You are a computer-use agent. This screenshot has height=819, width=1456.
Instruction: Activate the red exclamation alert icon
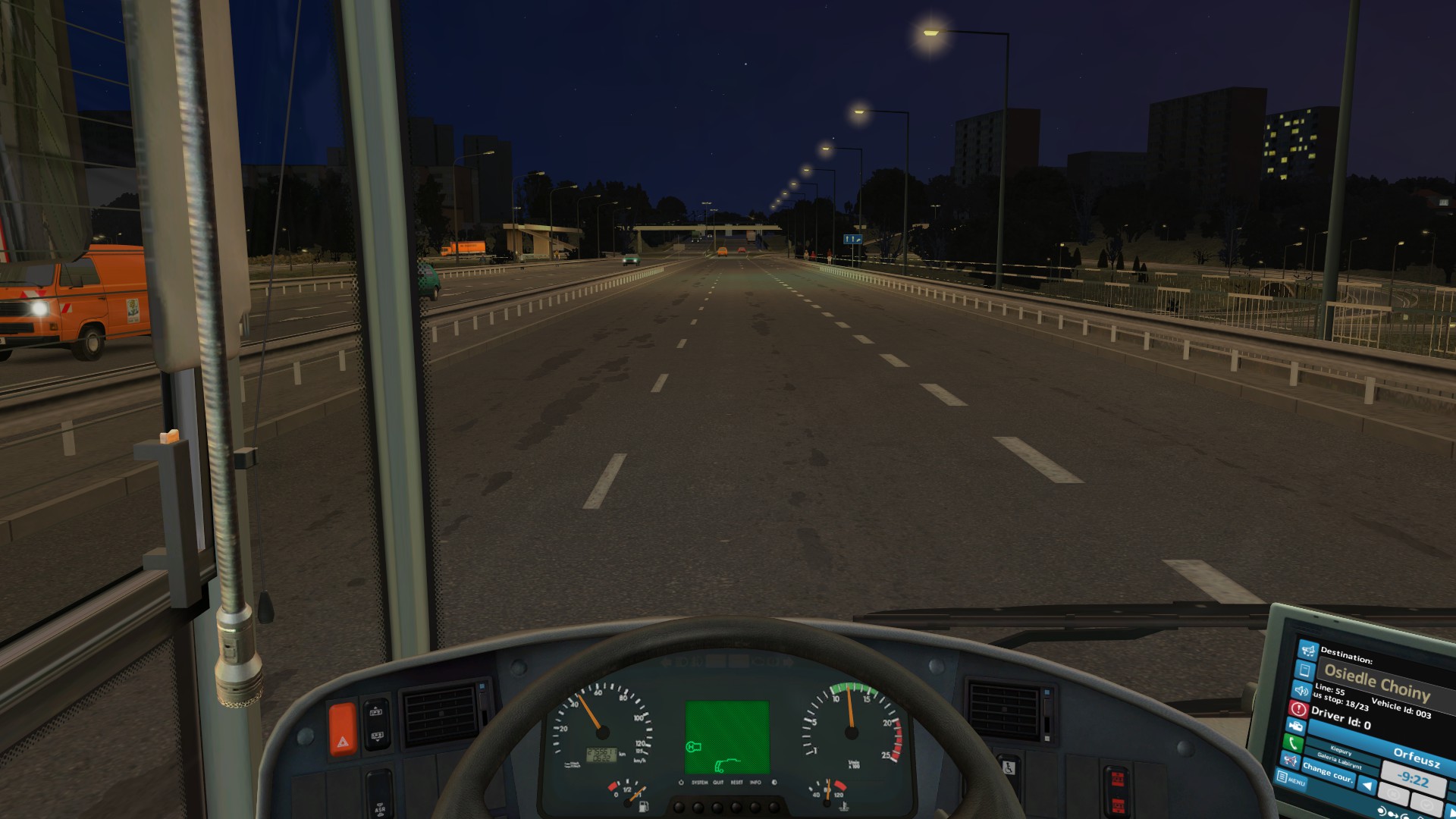coord(1298,709)
